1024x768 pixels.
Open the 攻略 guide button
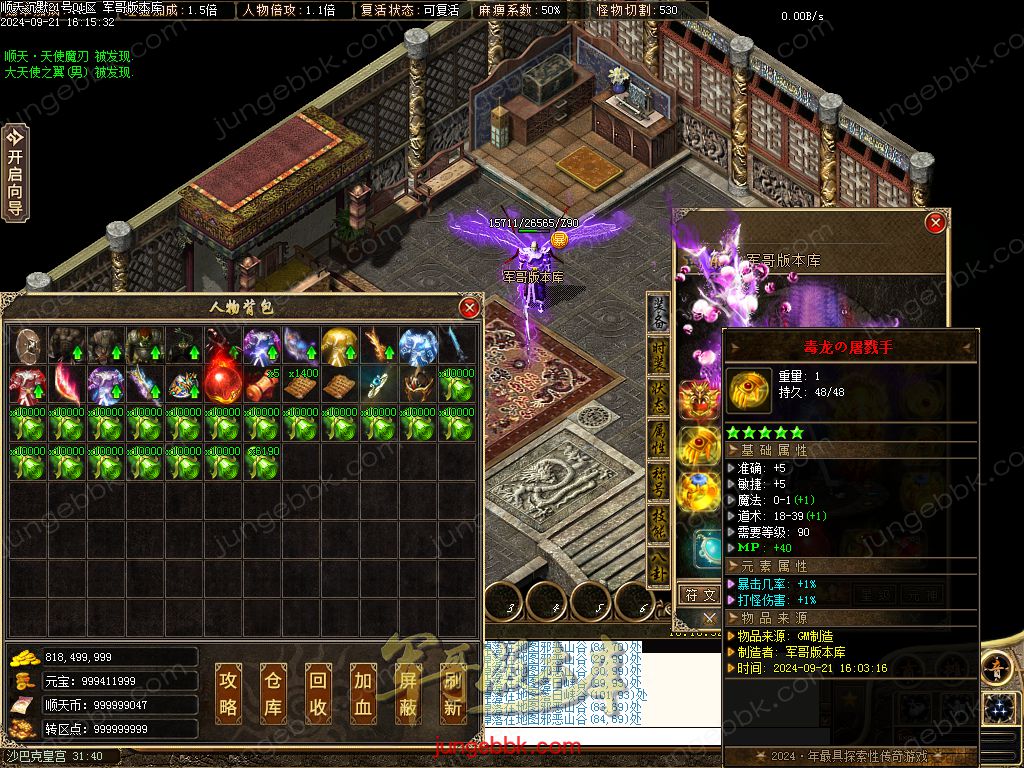click(x=229, y=693)
